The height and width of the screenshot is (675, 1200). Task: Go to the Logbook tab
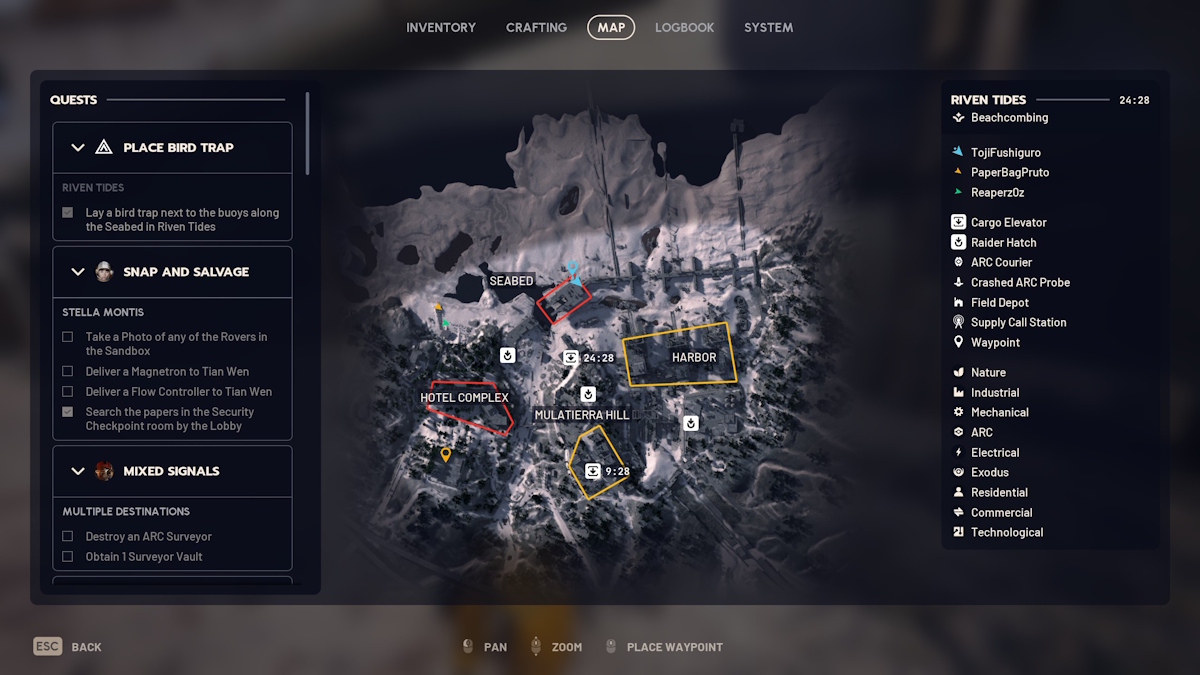[x=684, y=28]
